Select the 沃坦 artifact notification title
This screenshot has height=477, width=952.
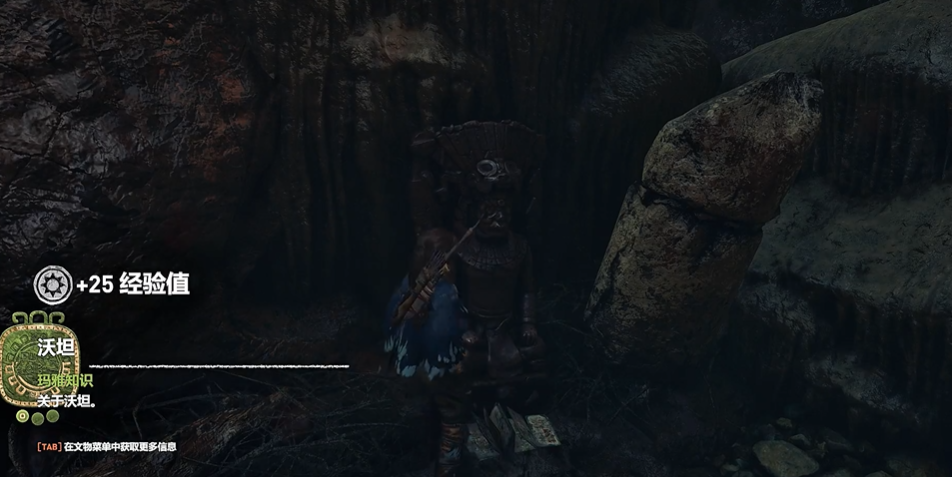click(56, 349)
